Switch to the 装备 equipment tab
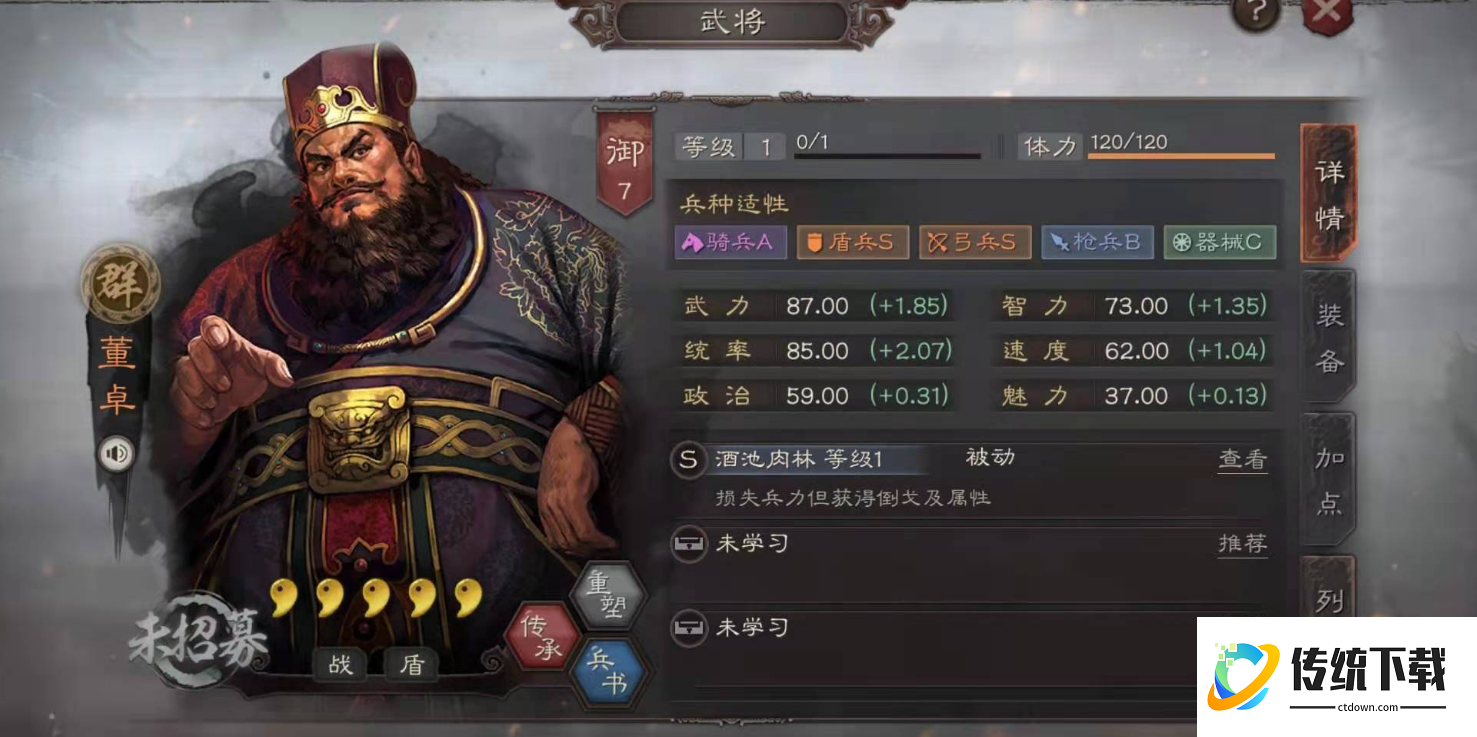 (1330, 338)
